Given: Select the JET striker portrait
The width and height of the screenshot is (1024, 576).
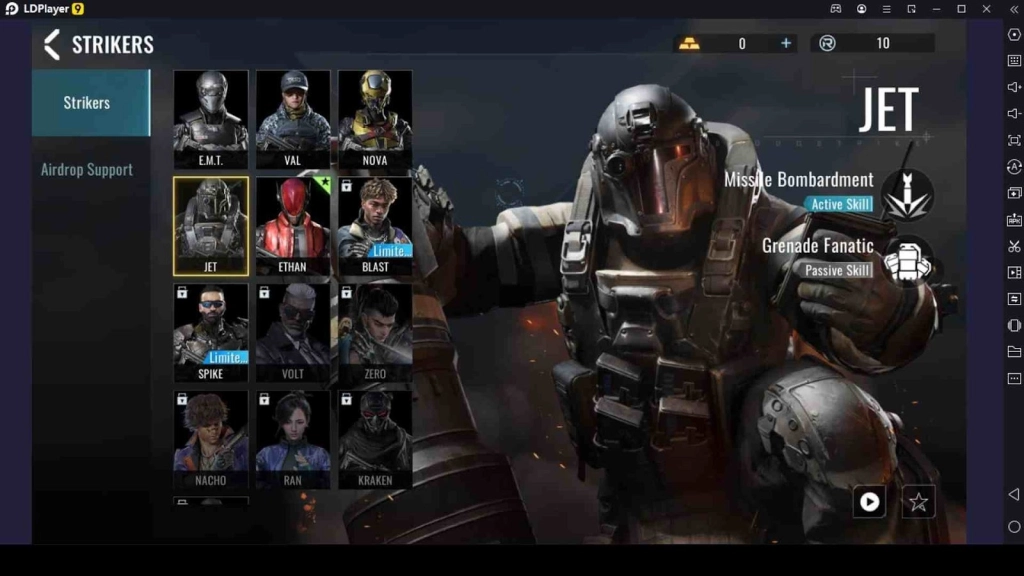Looking at the screenshot, I should (211, 225).
